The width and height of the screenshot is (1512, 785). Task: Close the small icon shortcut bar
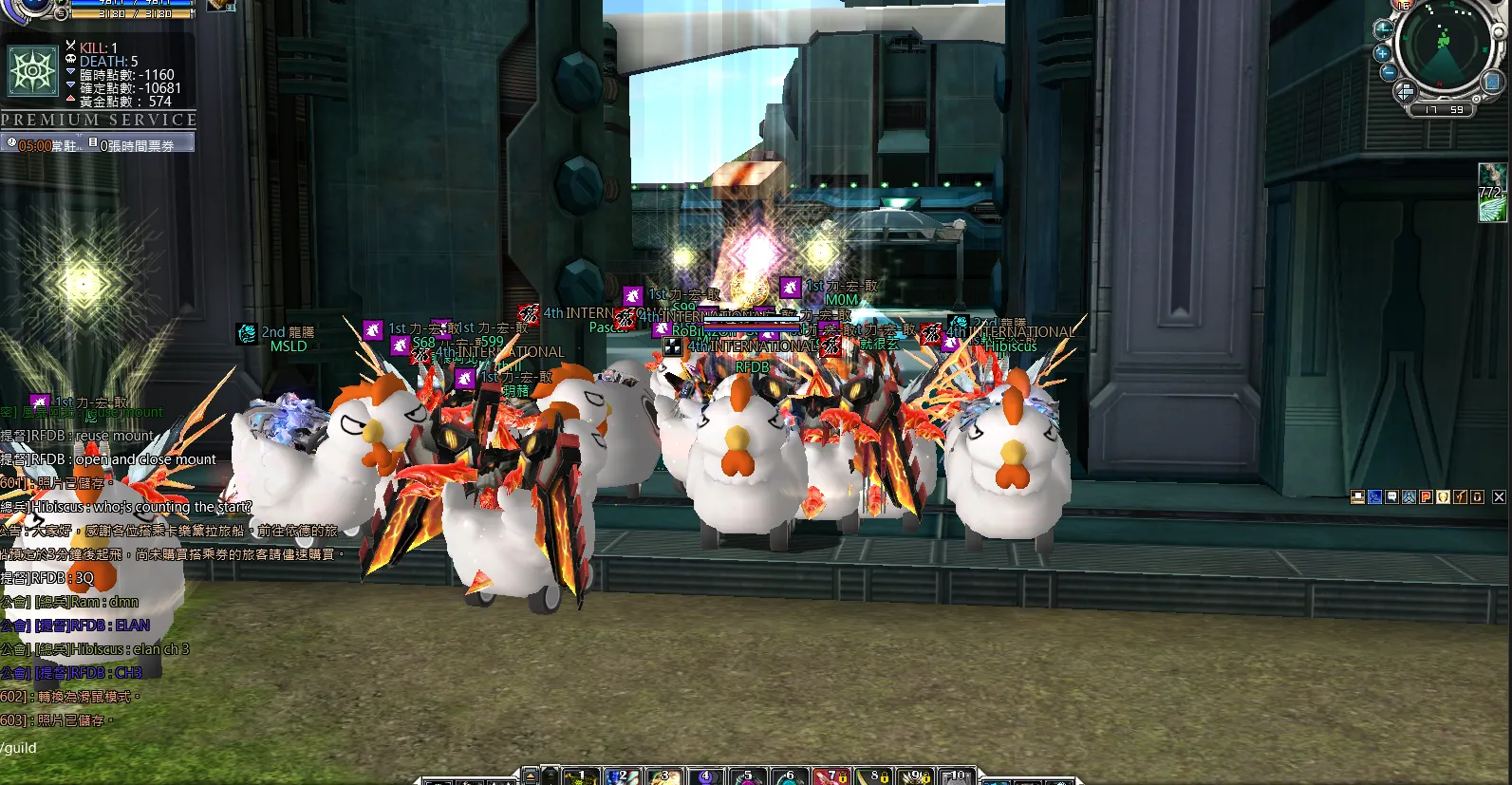click(1499, 496)
